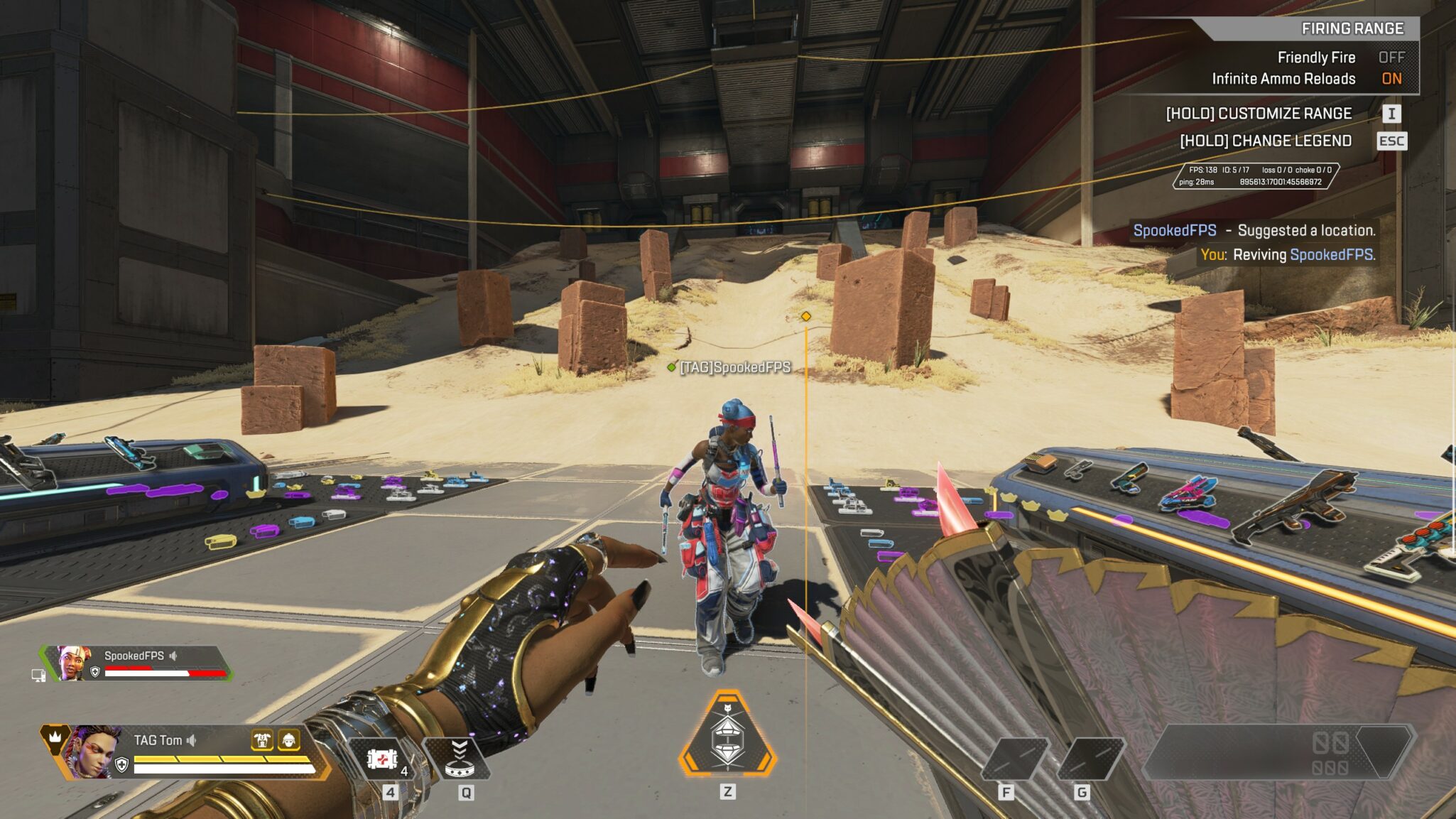Click the speaker icon beside TAG Tom
Viewport: 1456px width, 819px height.
191,740
